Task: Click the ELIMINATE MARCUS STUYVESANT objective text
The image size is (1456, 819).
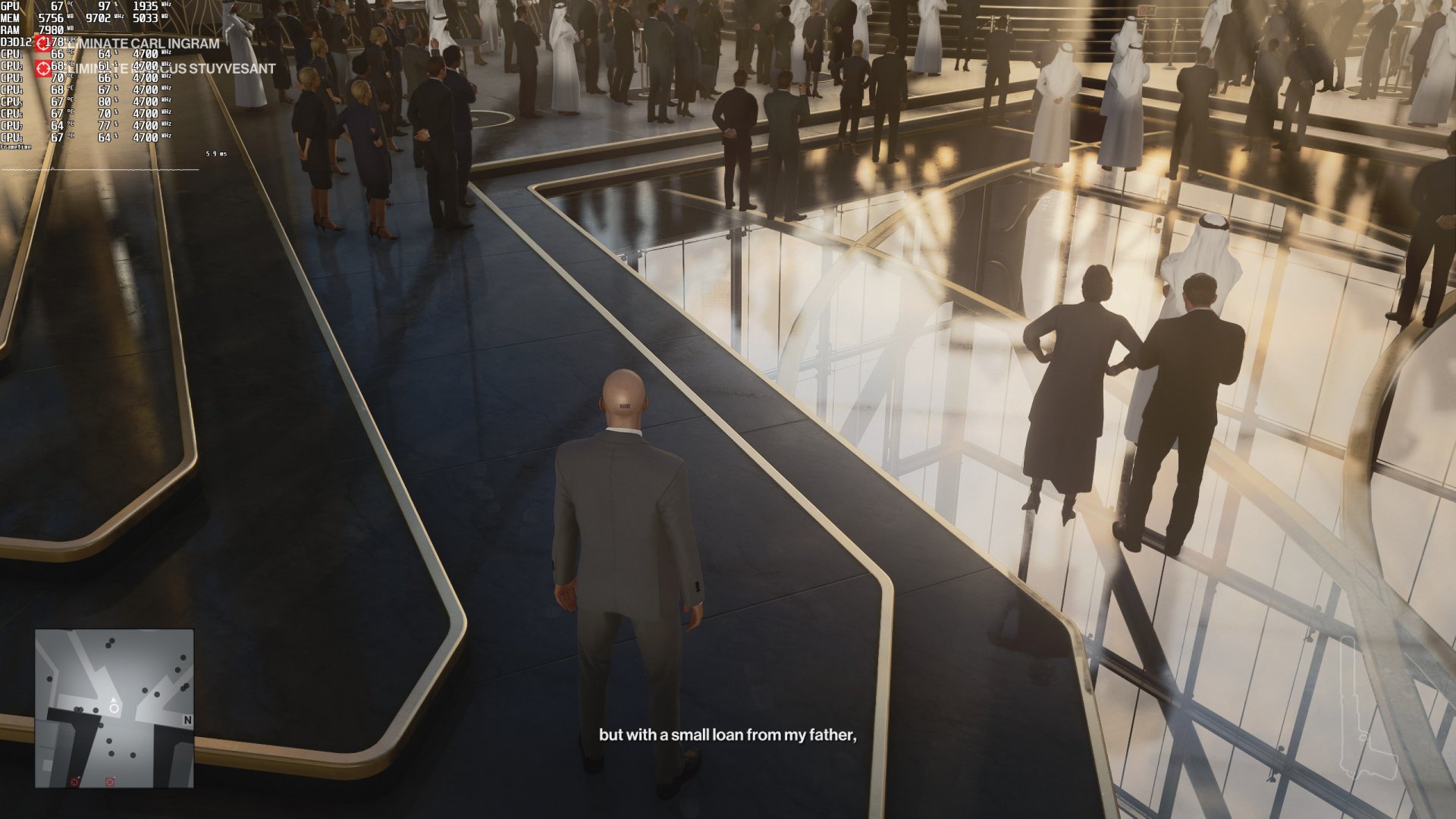Action: [x=171, y=67]
